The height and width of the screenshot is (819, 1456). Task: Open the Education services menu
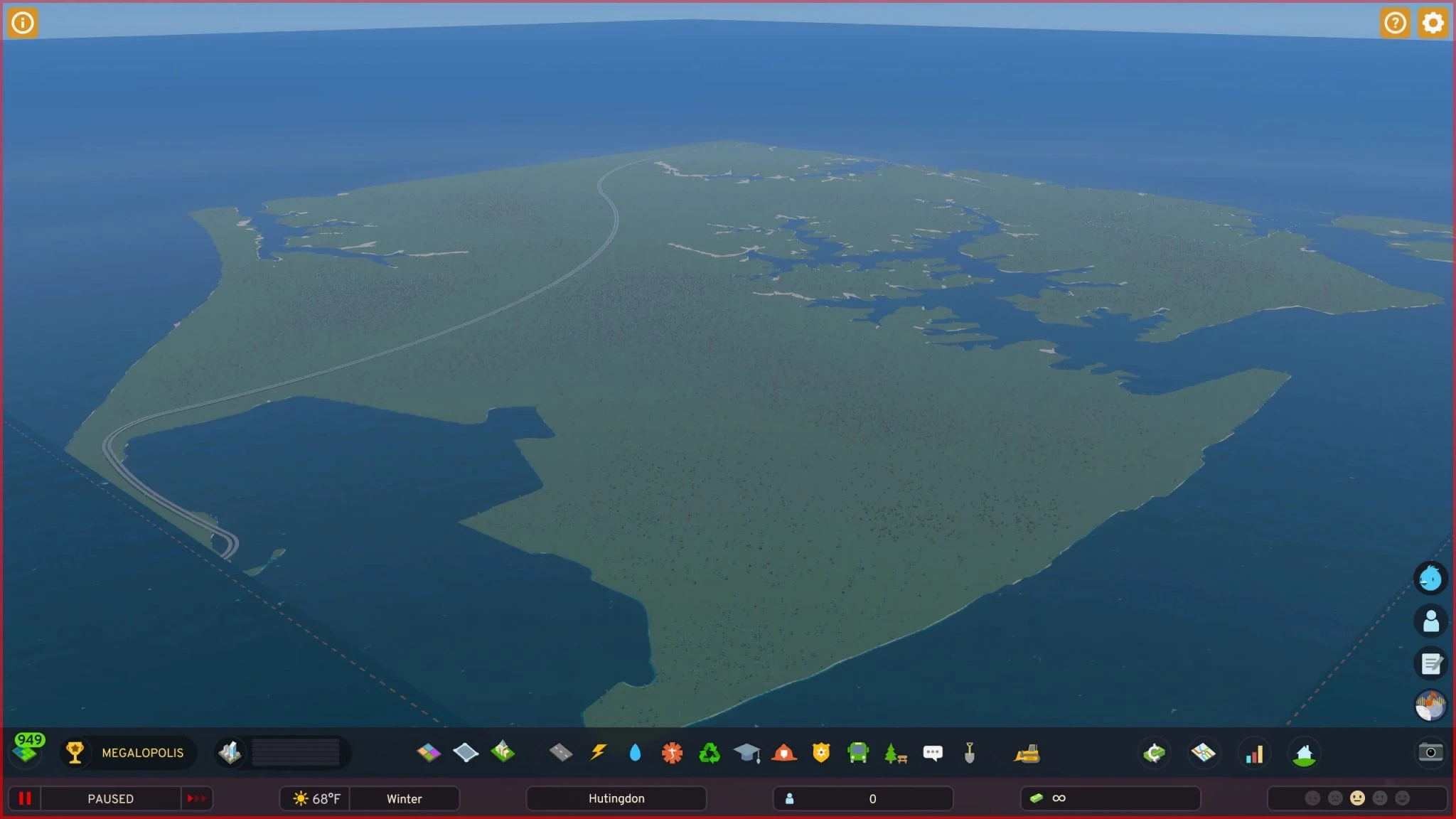point(747,753)
